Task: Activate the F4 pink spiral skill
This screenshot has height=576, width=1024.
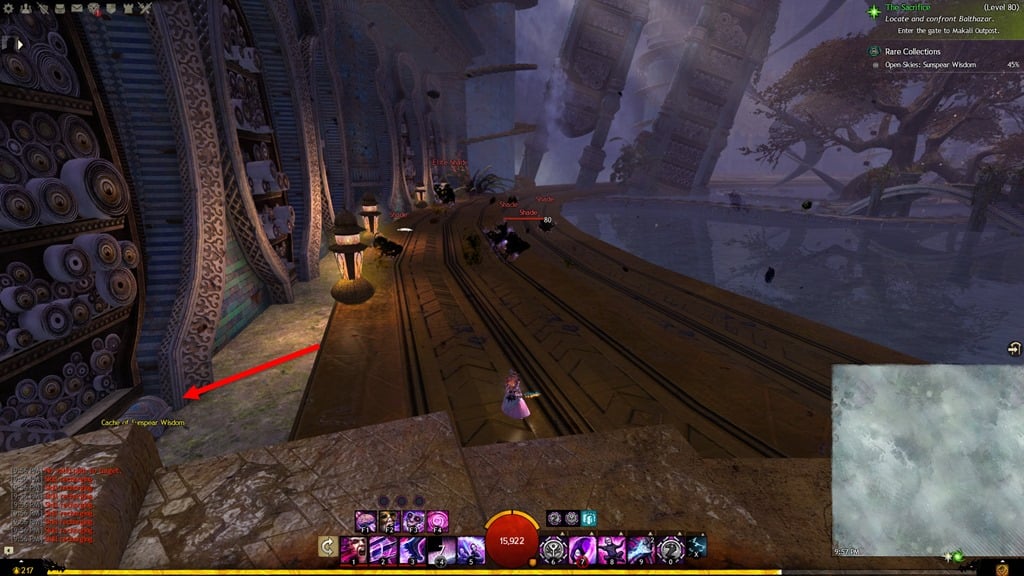Action: pos(437,521)
